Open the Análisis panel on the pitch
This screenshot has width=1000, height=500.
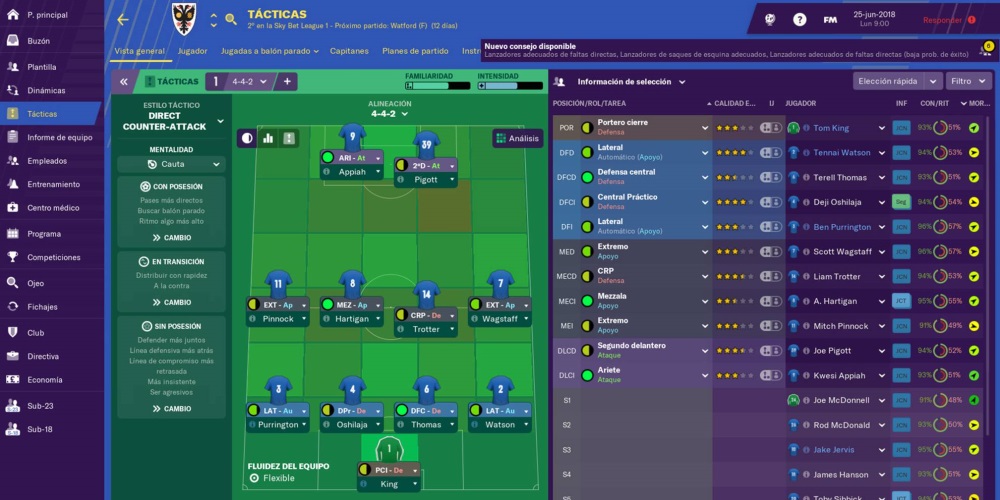[x=517, y=139]
